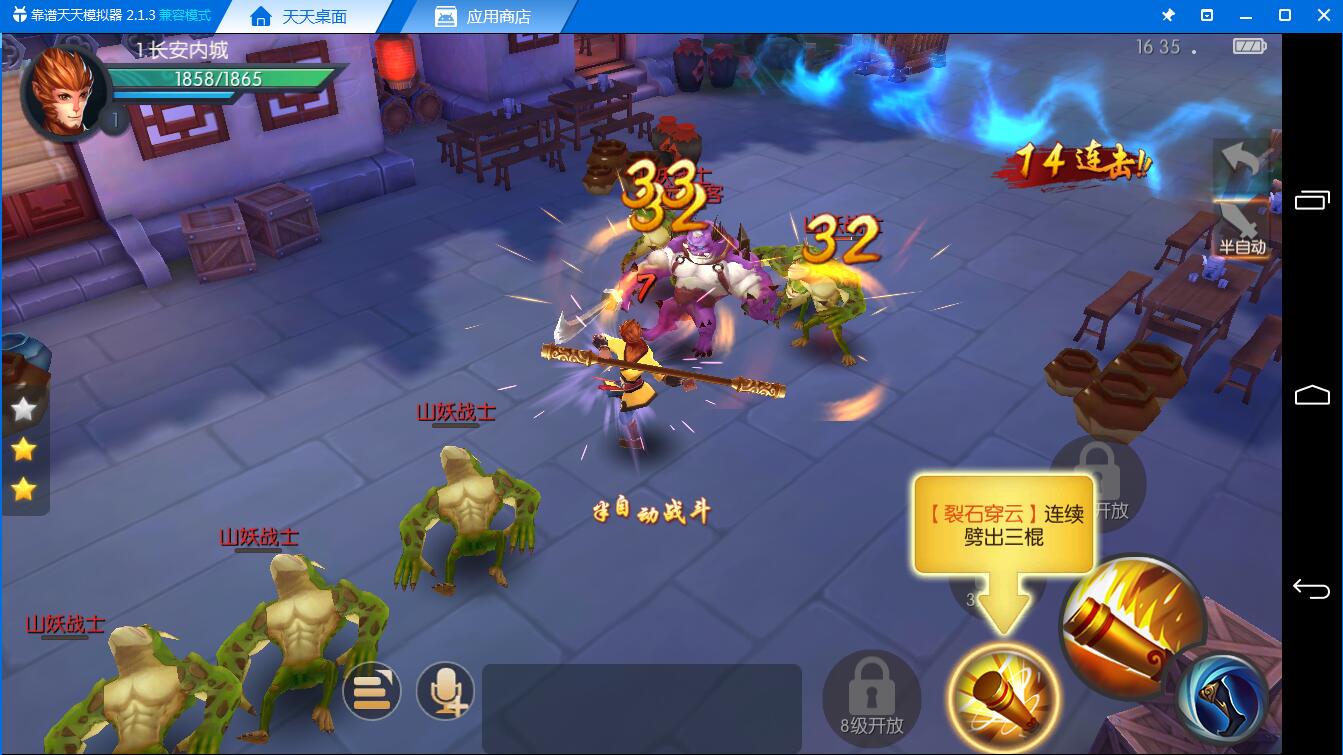1343x755 pixels.
Task: Tap the Android home button
Action: pos(1311,395)
